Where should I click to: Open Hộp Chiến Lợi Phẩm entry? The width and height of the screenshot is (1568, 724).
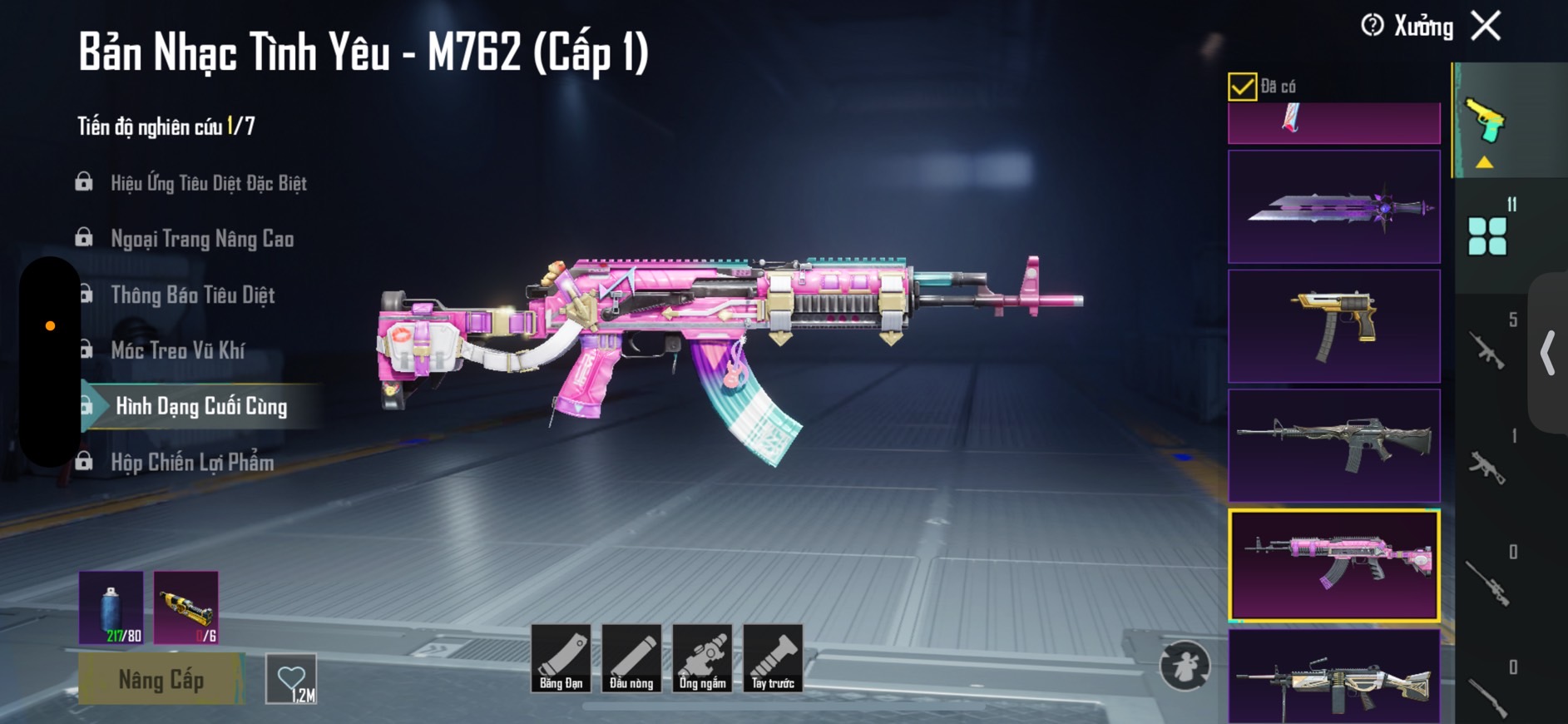(x=192, y=462)
